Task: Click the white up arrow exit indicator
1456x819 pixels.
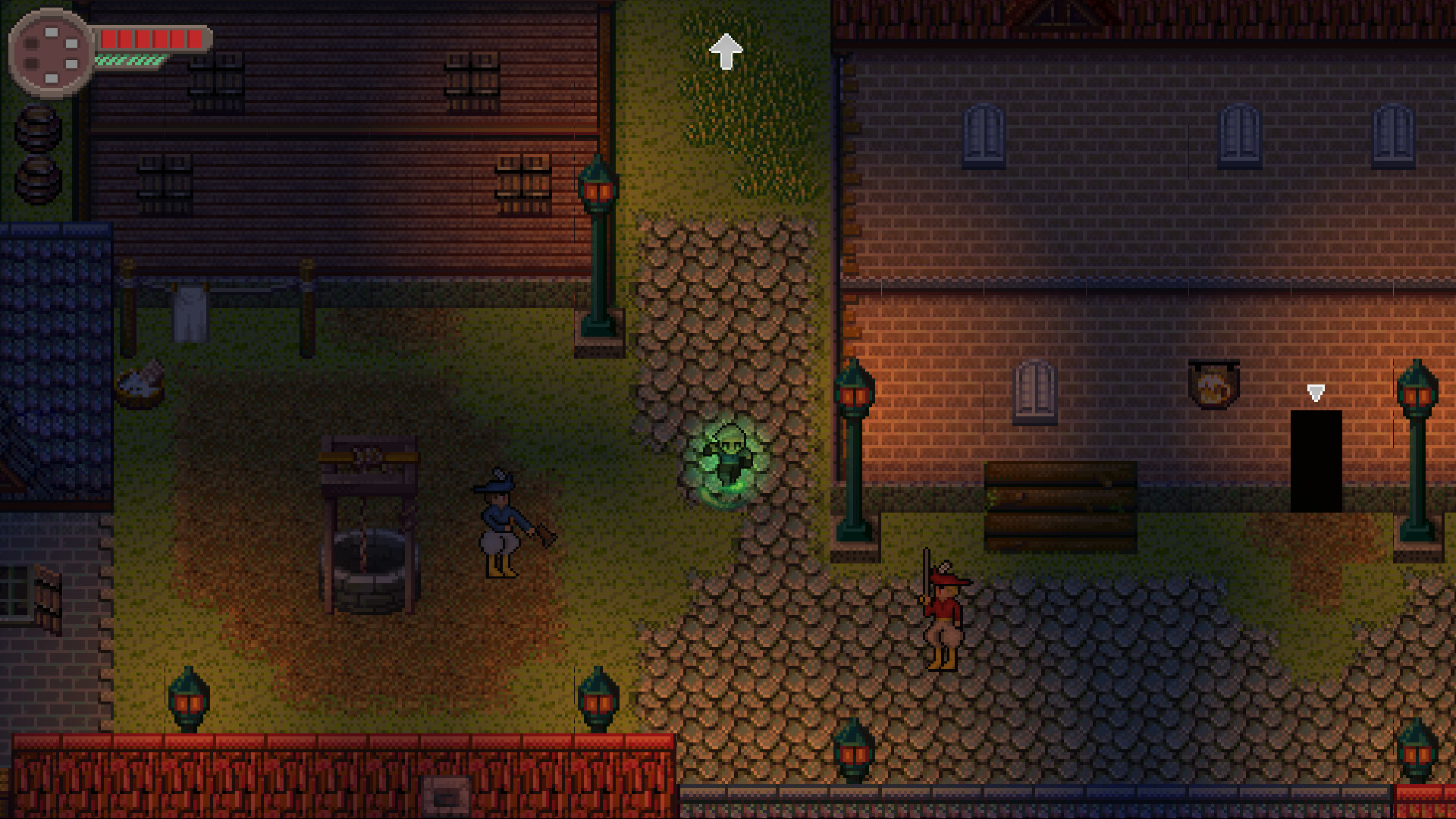Action: tap(726, 49)
